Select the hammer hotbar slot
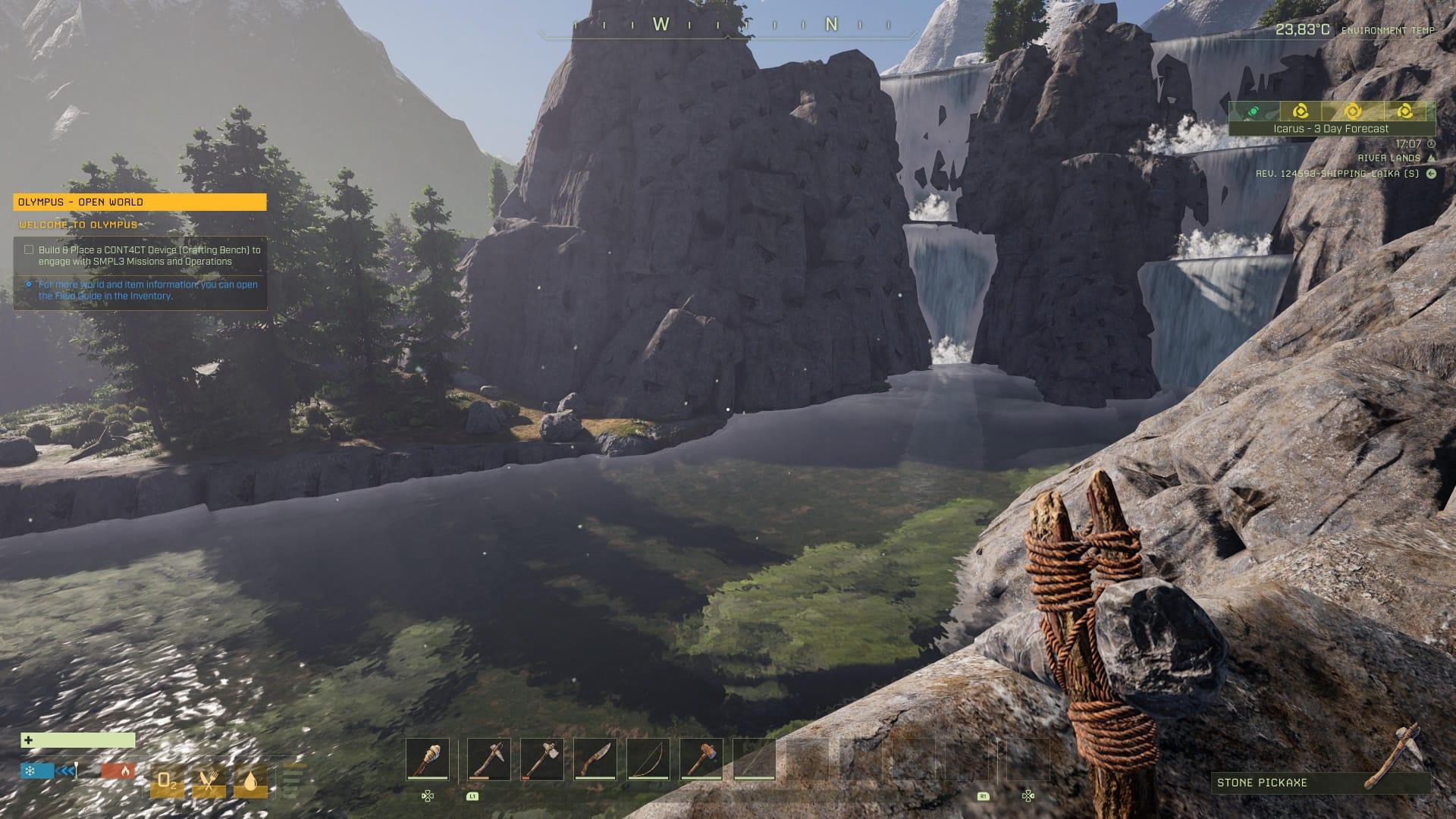The height and width of the screenshot is (819, 1456). [701, 758]
